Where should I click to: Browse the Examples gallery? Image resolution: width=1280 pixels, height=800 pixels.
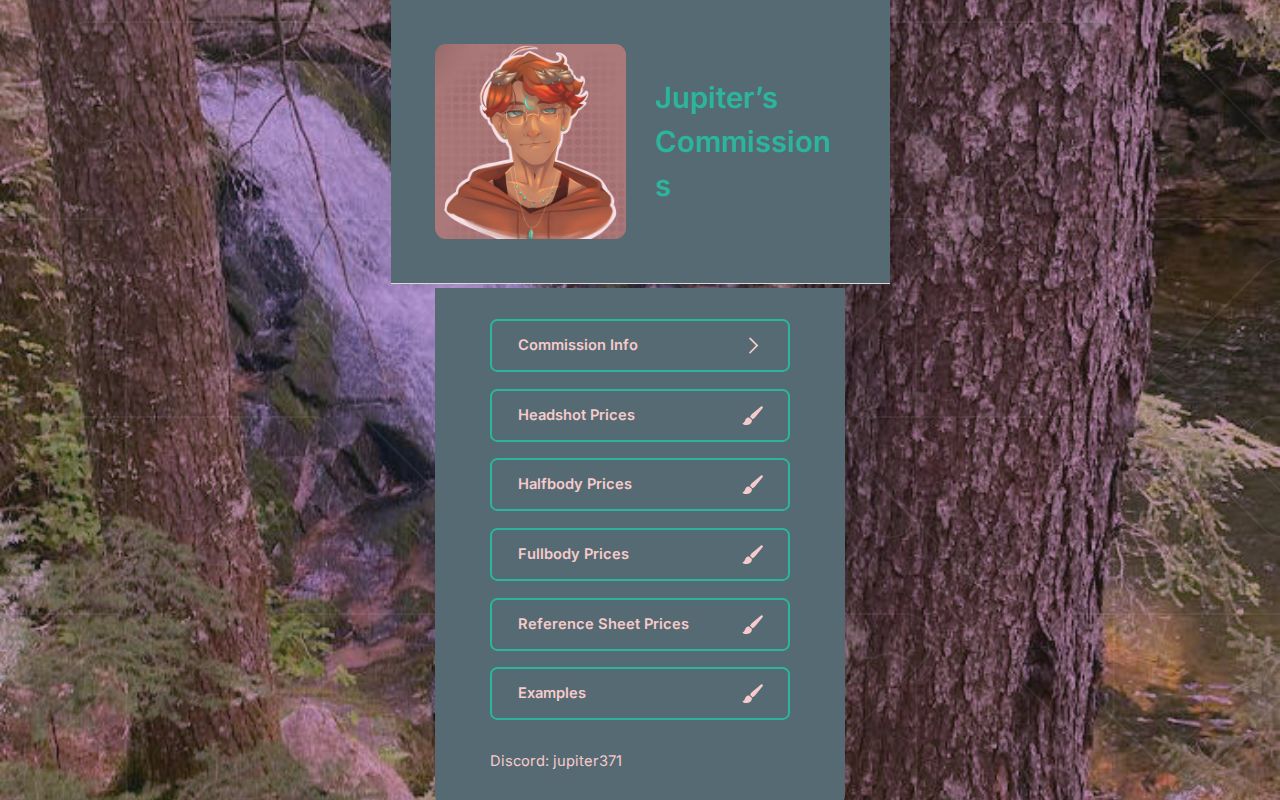pyautogui.click(x=640, y=693)
